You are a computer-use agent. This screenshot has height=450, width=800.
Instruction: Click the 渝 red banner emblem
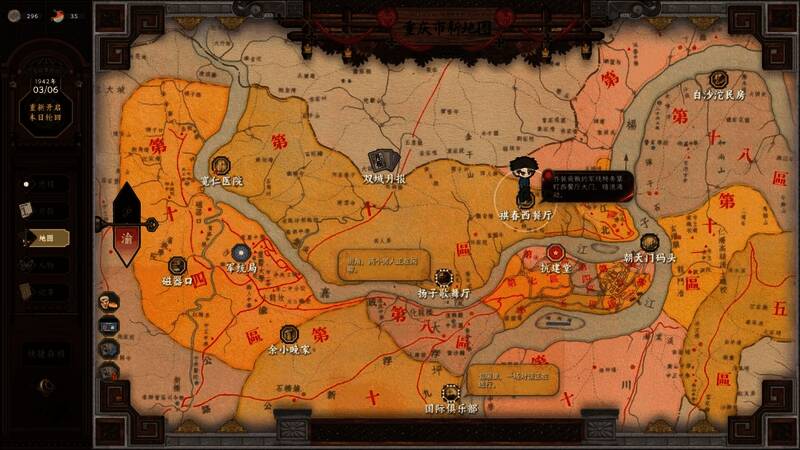click(x=127, y=239)
